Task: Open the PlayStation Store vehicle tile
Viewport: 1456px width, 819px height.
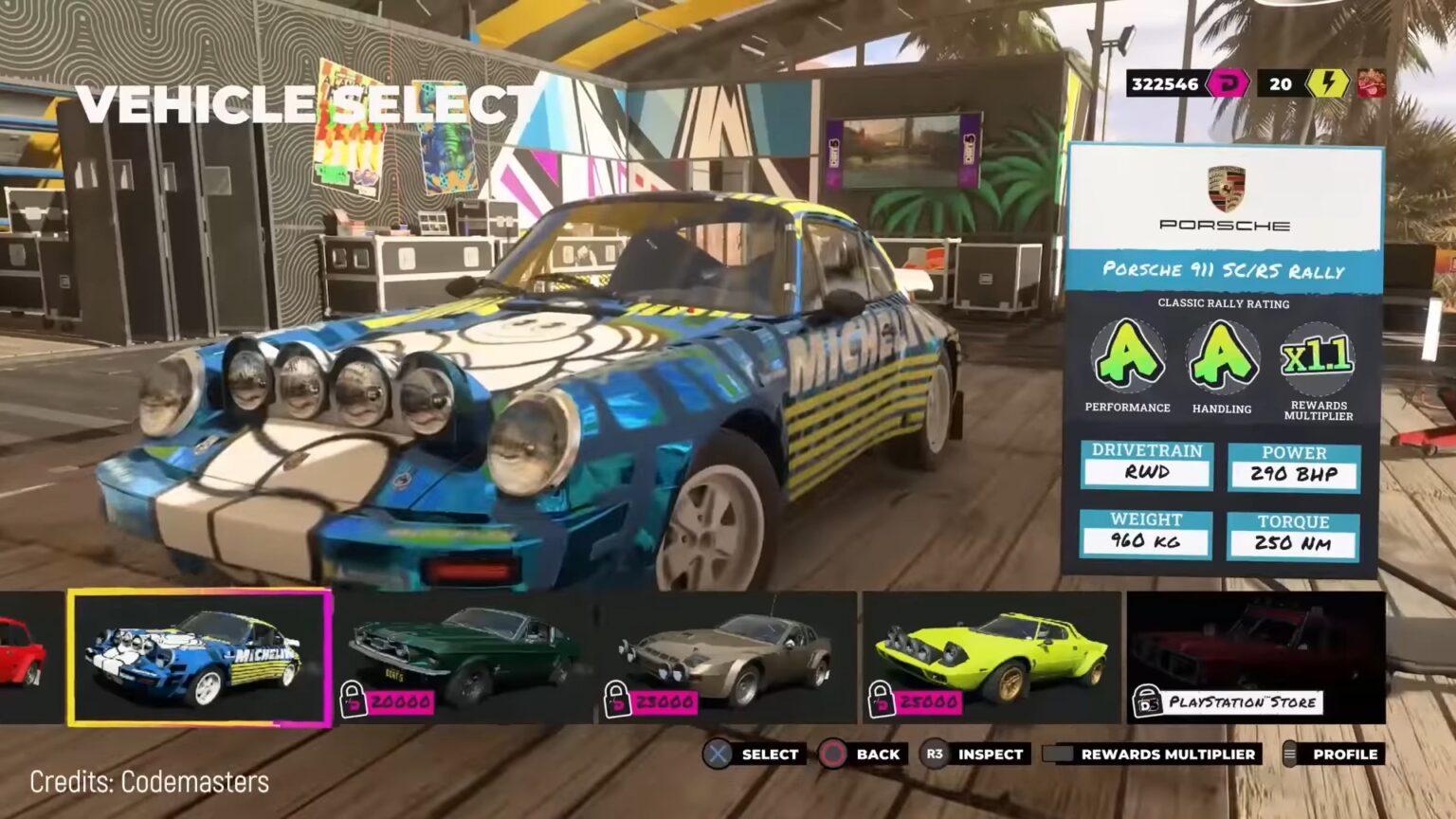Action: tap(1251, 656)
